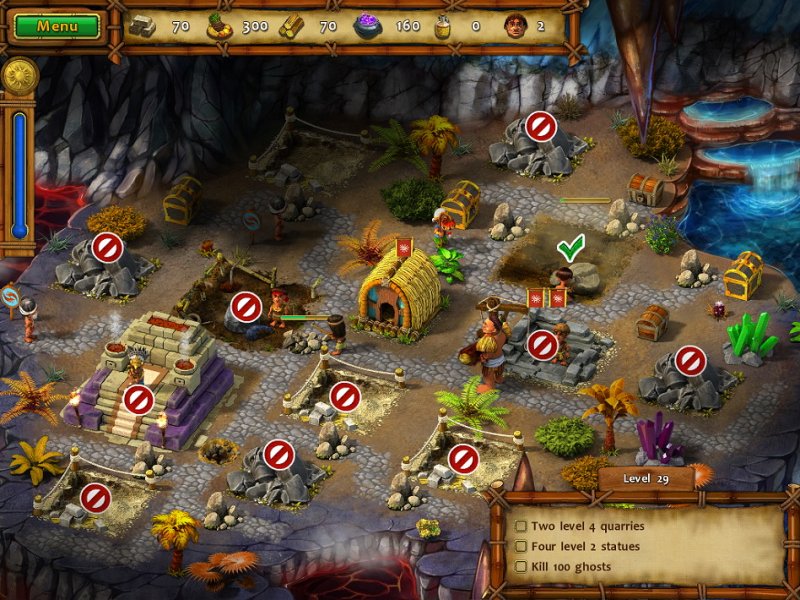Viewport: 800px width, 600px height.
Task: Select the green checkmark build marker
Action: pyautogui.click(x=570, y=246)
